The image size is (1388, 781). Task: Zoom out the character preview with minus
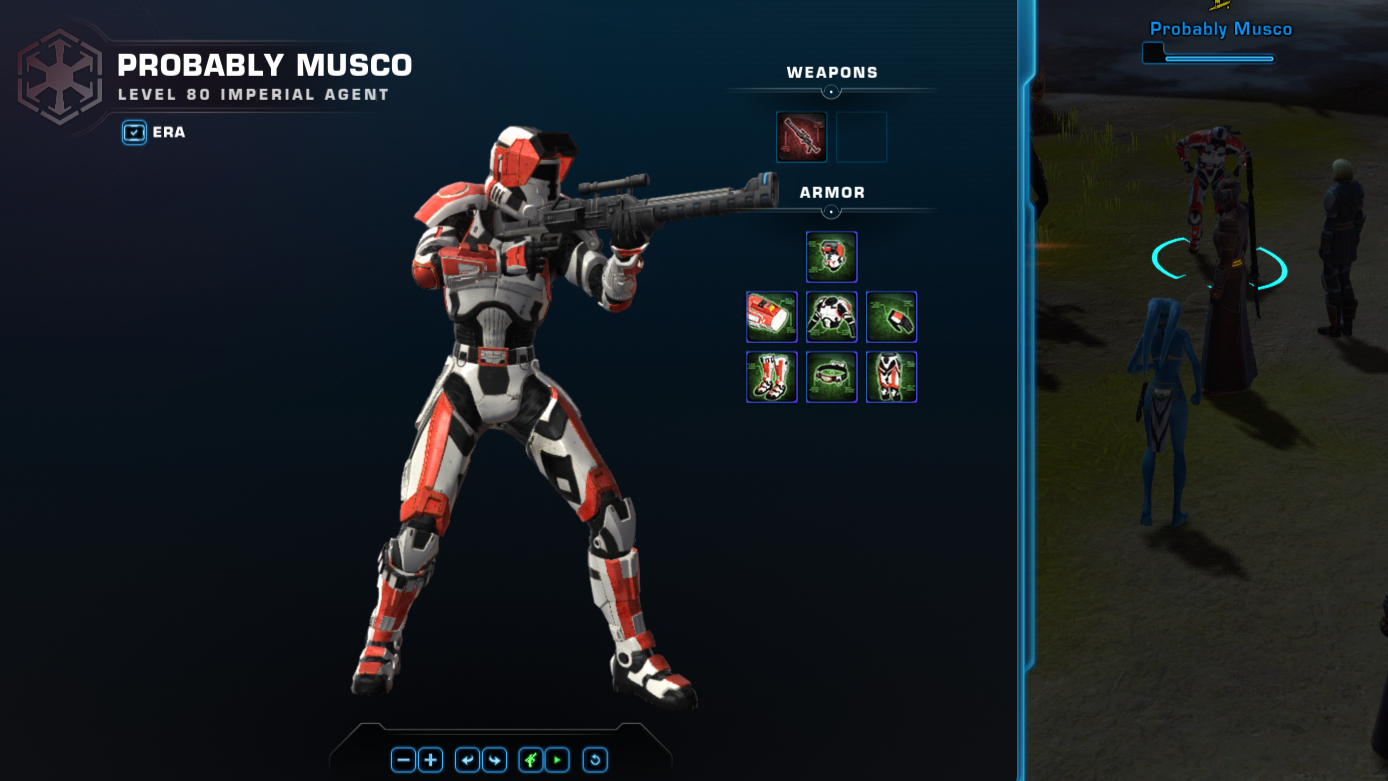click(x=404, y=760)
